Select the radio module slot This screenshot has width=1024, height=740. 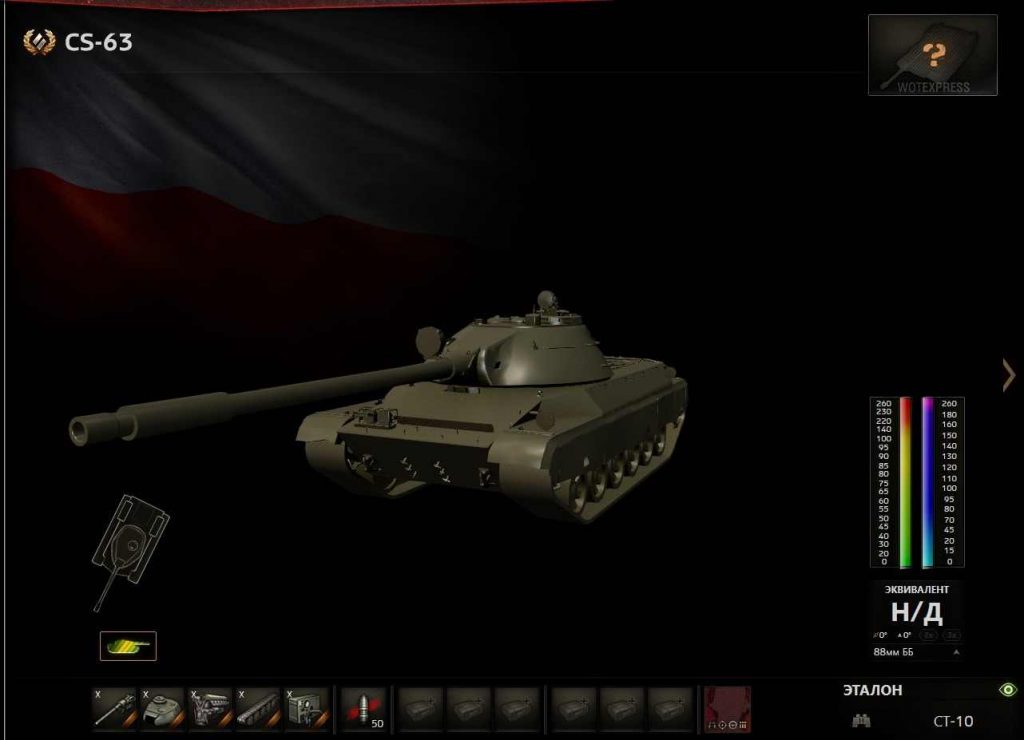tap(306, 707)
